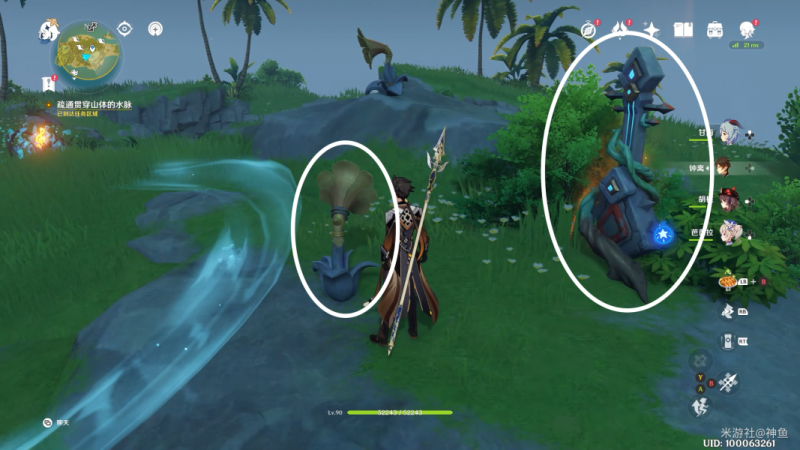Viewport: 800px width, 450px height.
Task: Open the quest log exclamation icon
Action: point(48,82)
